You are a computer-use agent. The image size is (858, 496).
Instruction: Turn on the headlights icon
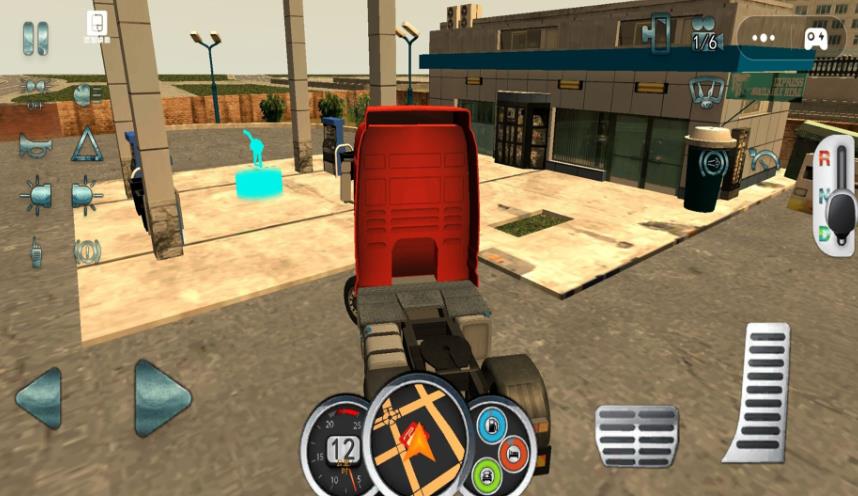[x=87, y=95]
